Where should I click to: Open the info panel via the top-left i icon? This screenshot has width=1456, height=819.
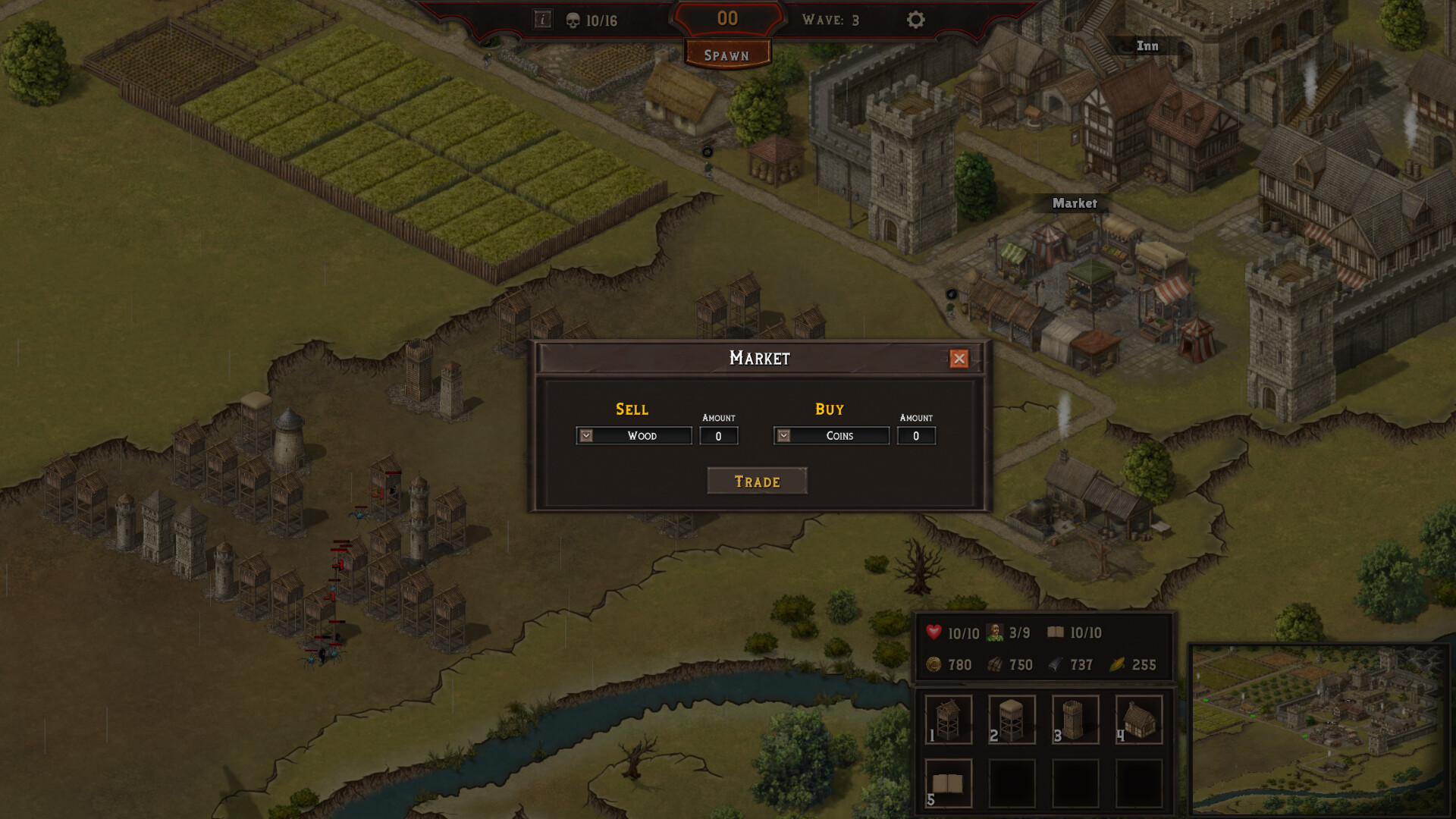point(543,20)
